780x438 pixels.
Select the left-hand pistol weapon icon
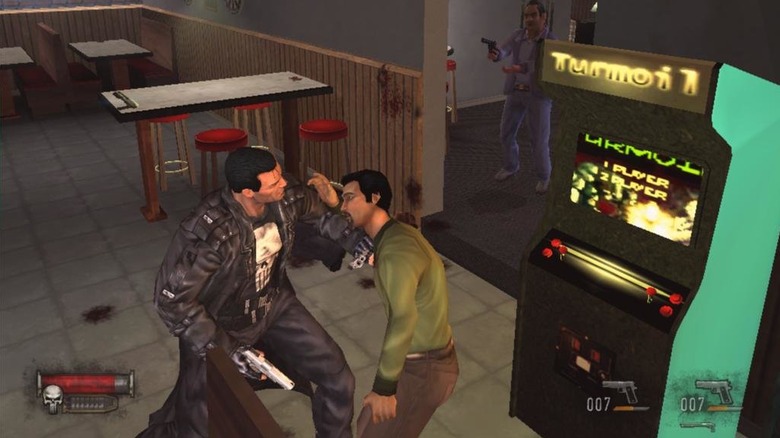(620, 390)
